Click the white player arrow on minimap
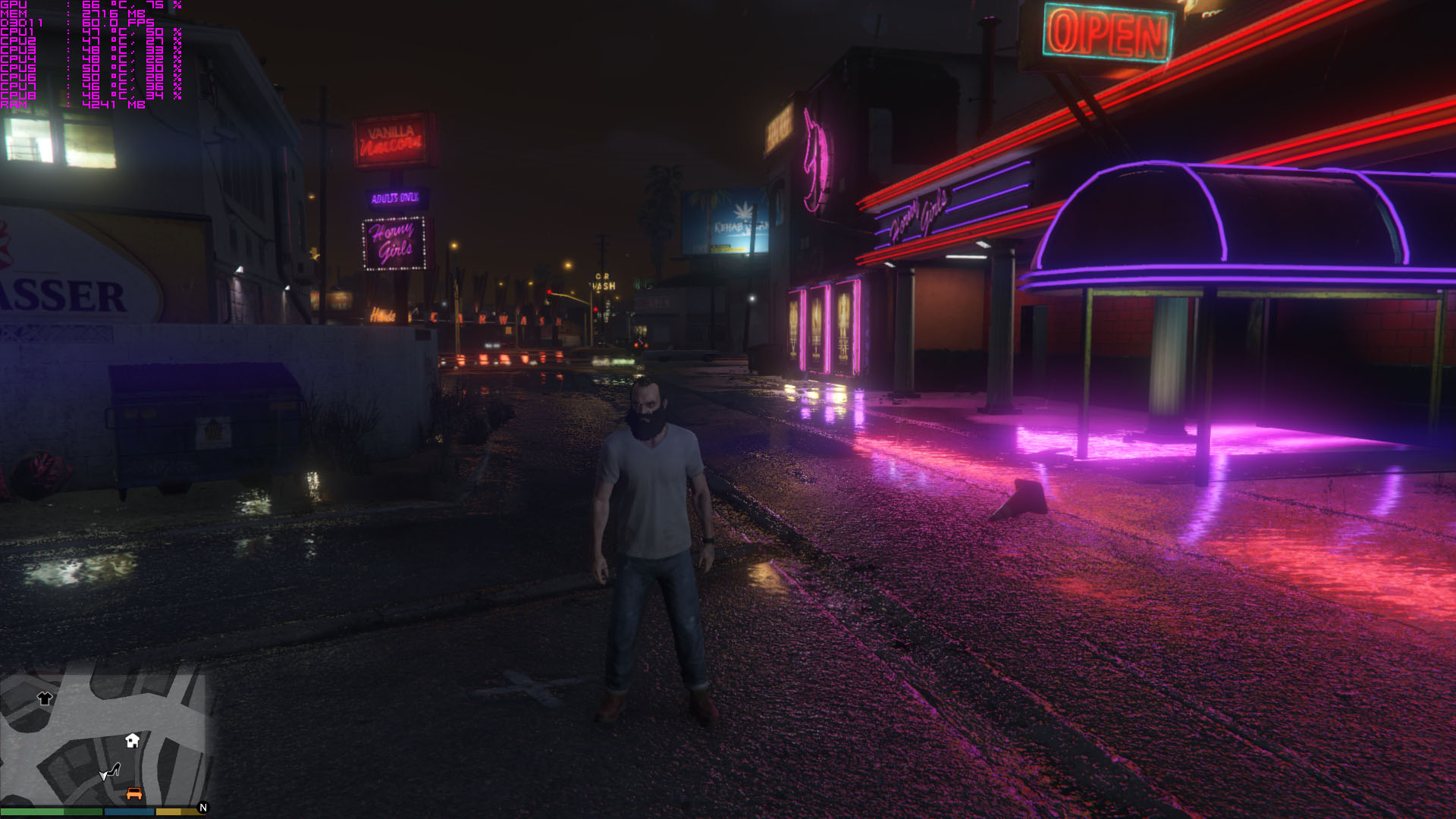Viewport: 1456px width, 819px height. (103, 776)
